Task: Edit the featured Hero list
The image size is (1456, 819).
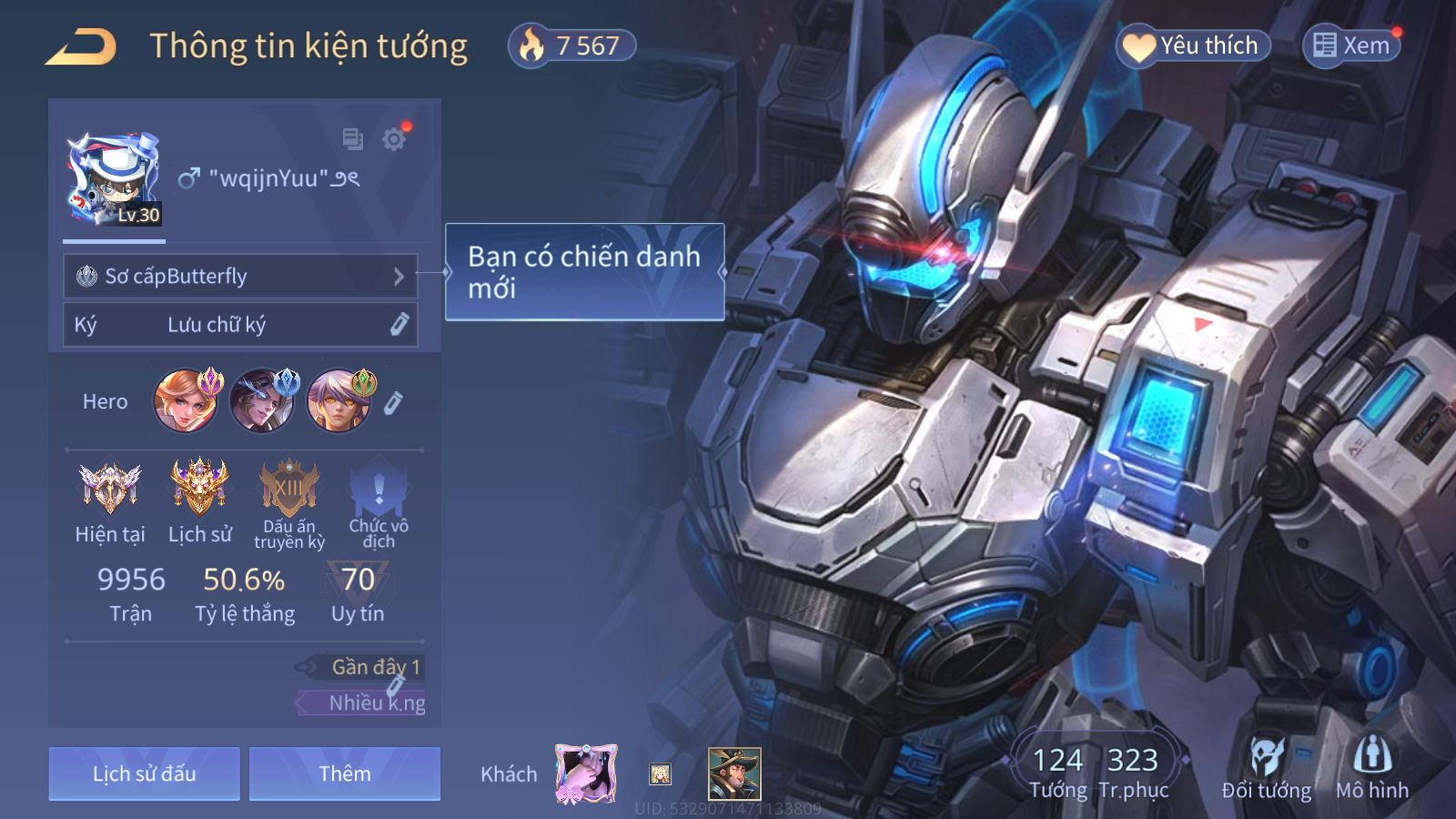Action: pyautogui.click(x=393, y=402)
